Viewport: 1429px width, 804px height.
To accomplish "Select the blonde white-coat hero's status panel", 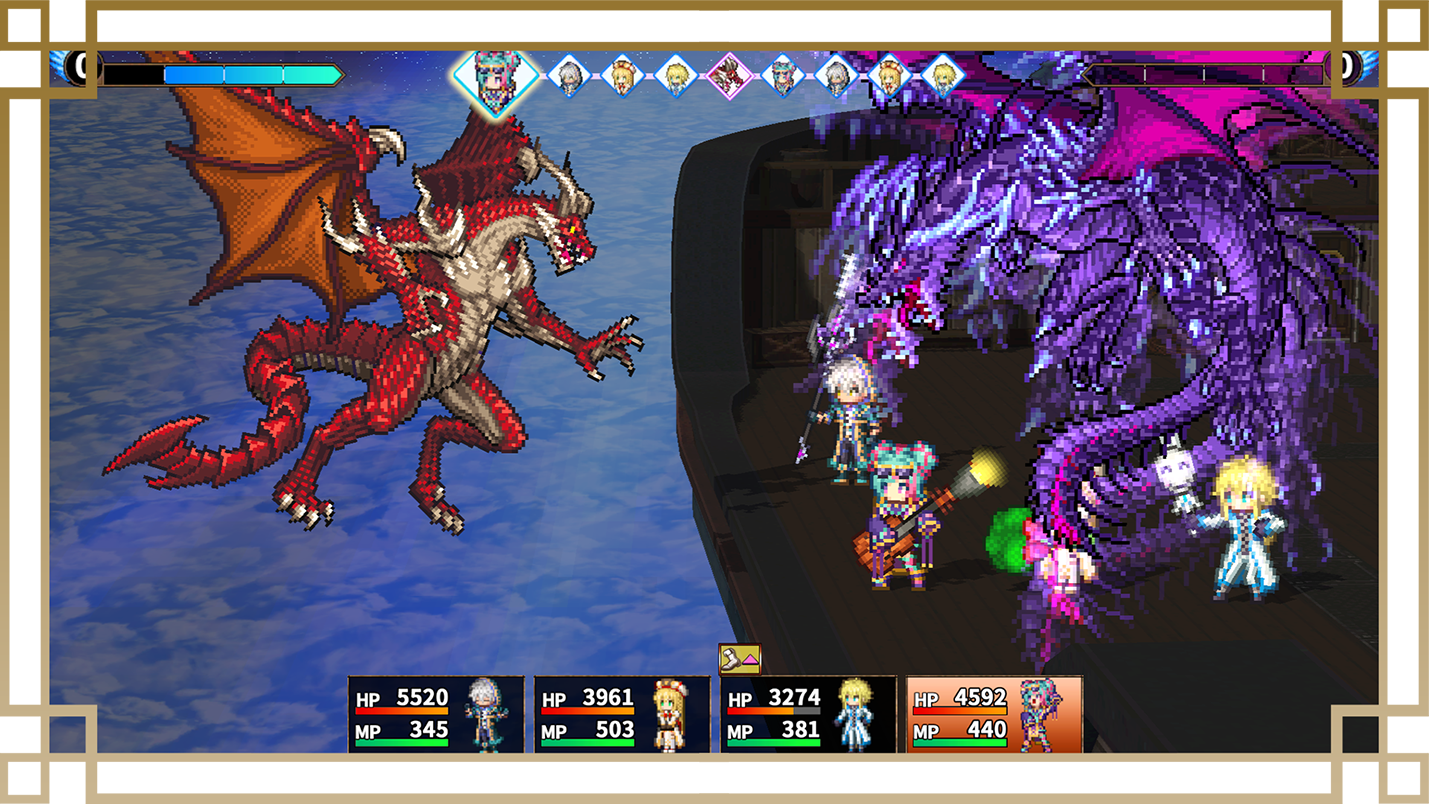I will click(x=808, y=714).
